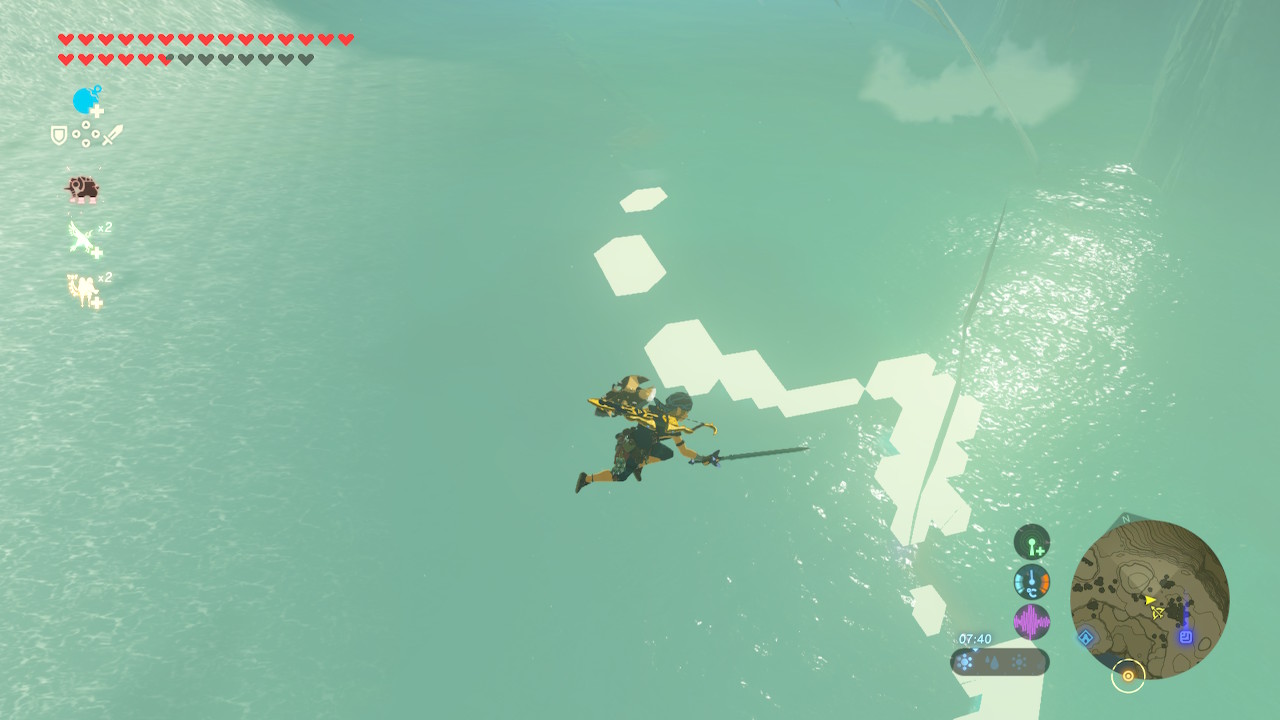Click the blue shrine marker on the minimap
This screenshot has height=720, width=1280.
tap(1086, 636)
